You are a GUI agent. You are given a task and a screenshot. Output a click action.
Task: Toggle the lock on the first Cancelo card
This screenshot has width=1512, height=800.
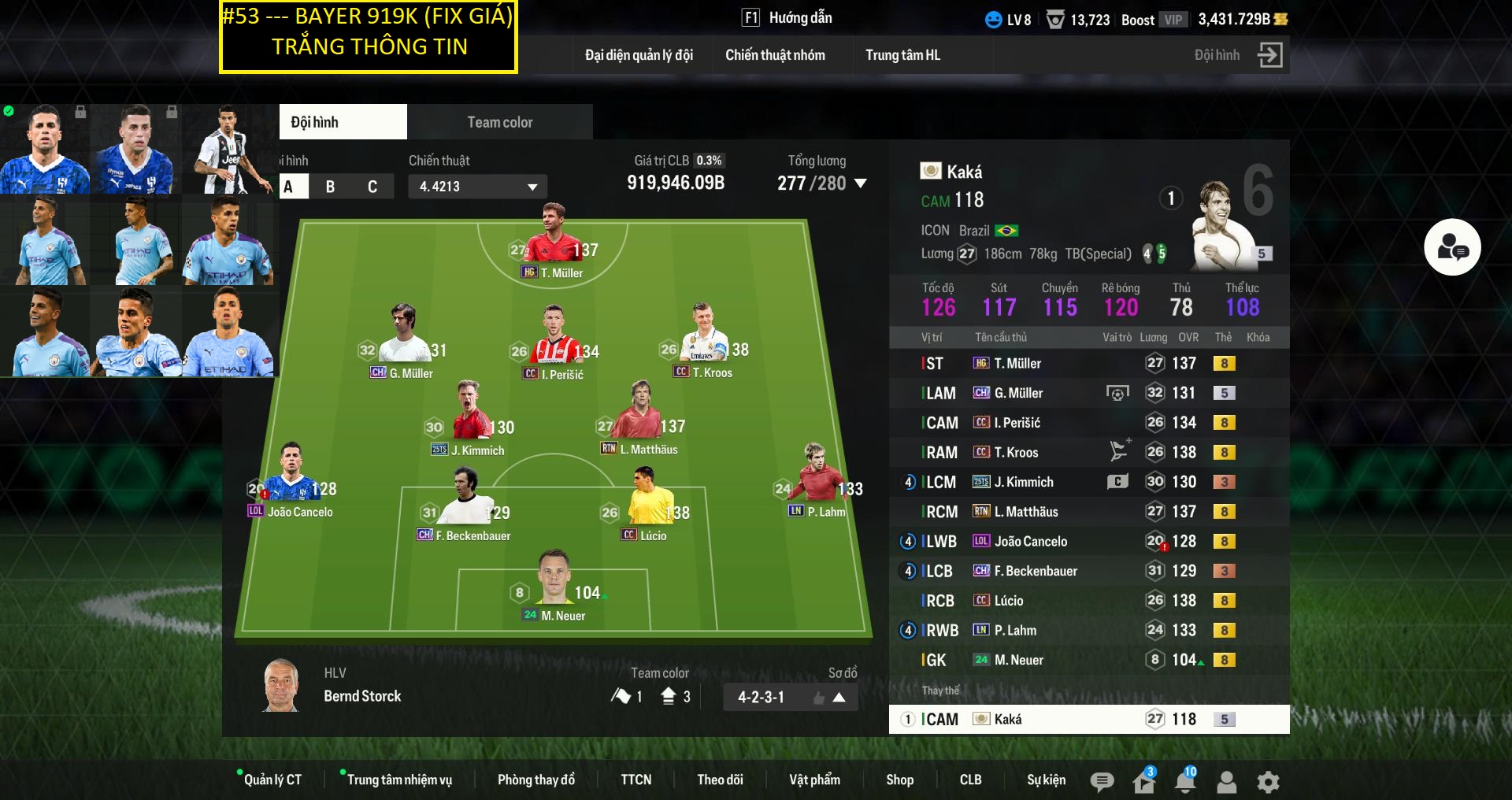[80, 110]
